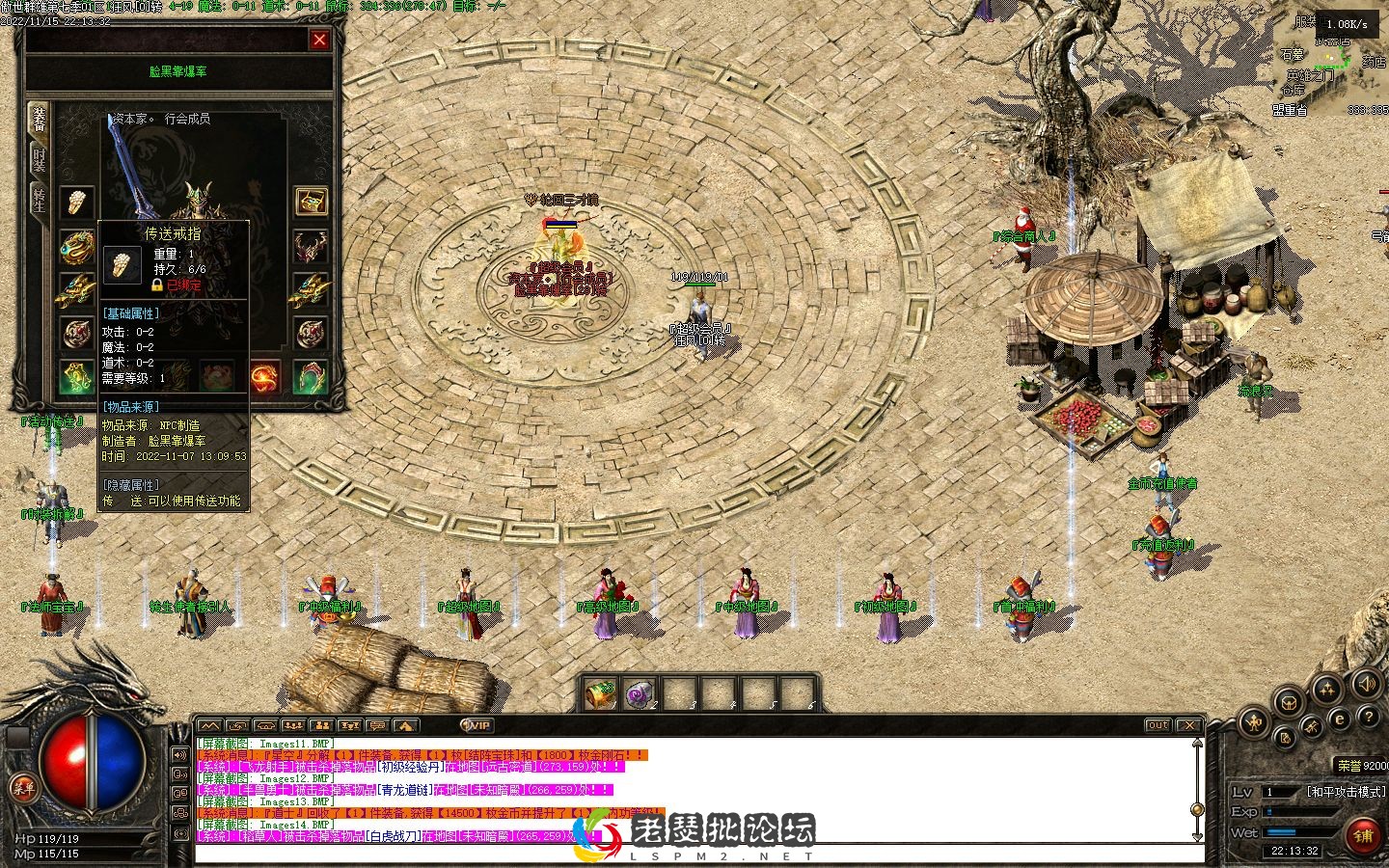Screen dimensions: 1389x868
Task: Select the horned helmet equipment slot
Action: coord(311,245)
